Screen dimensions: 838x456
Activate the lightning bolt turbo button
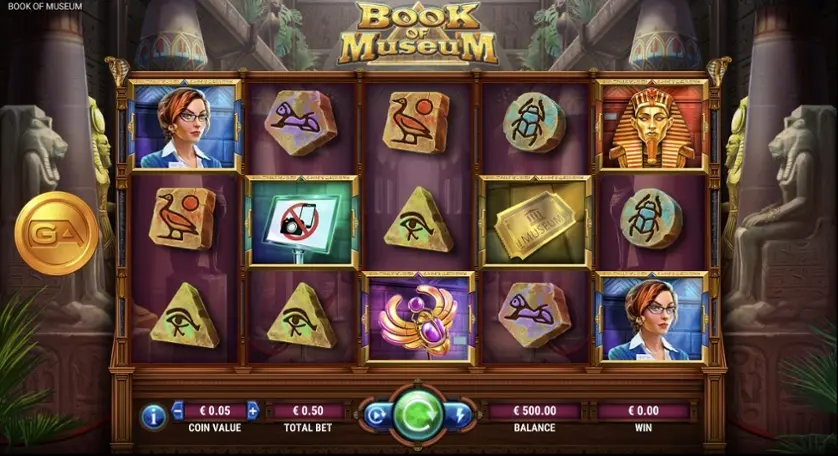click(461, 415)
